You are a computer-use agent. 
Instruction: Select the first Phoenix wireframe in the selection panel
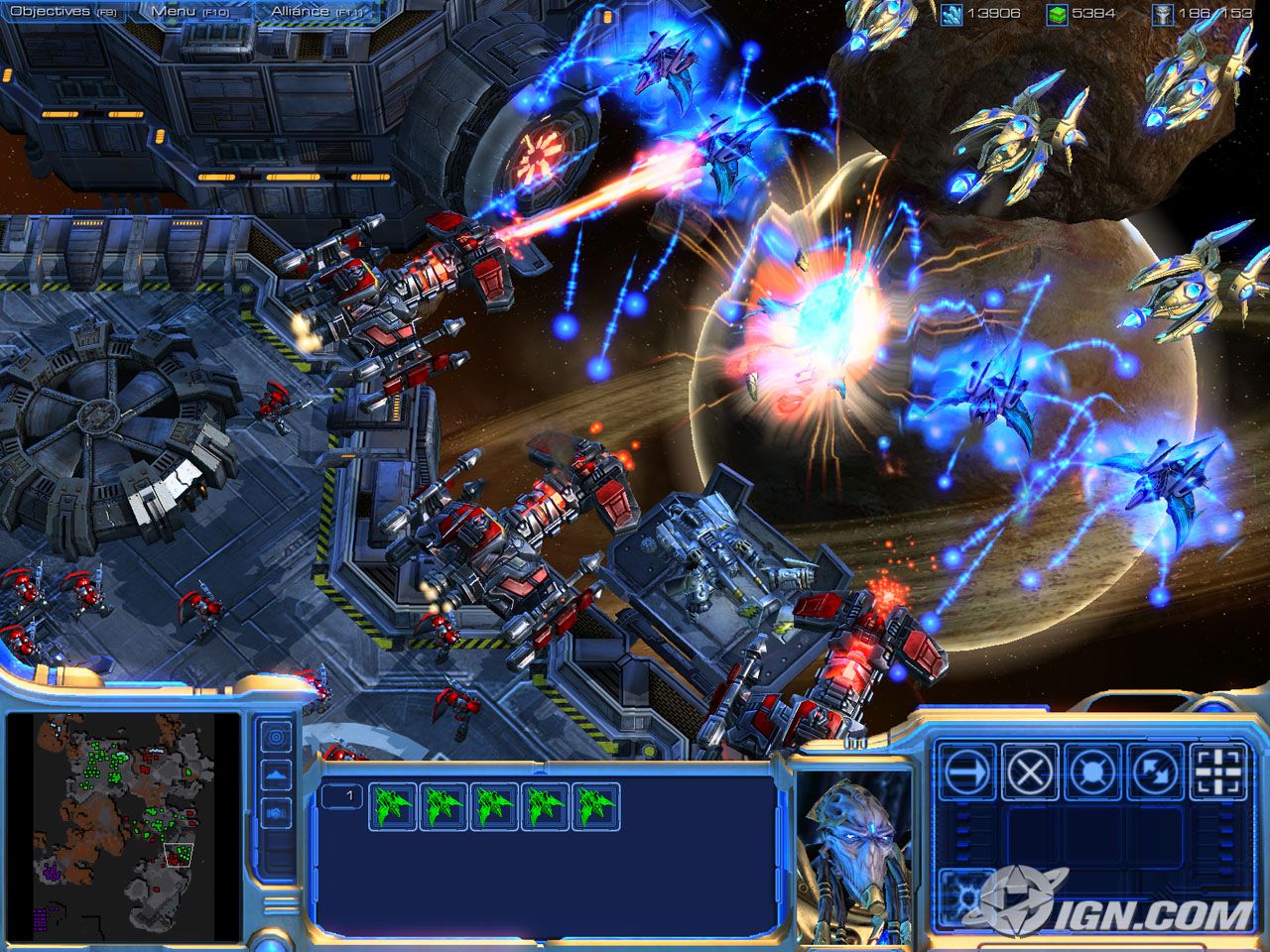coord(391,805)
